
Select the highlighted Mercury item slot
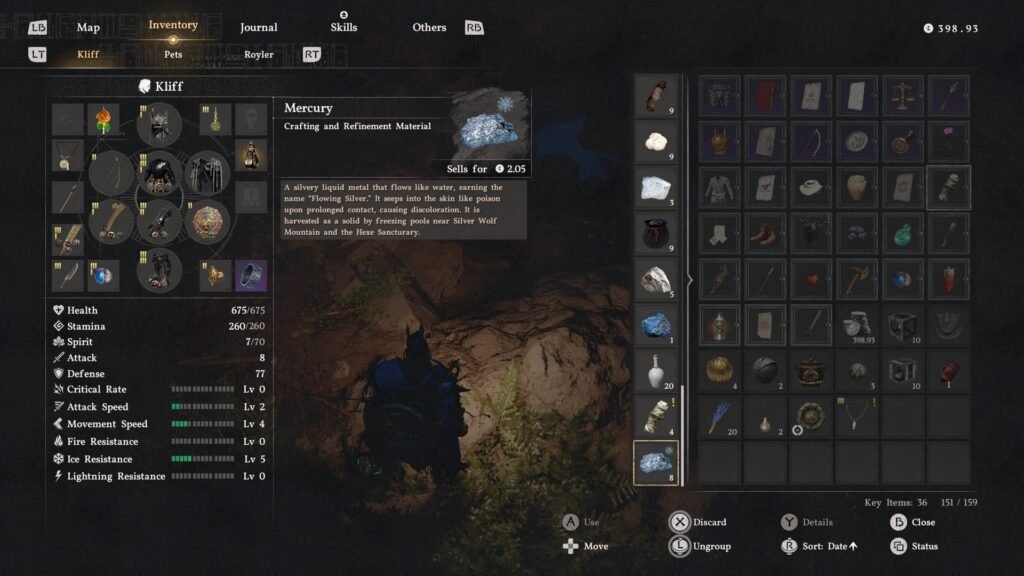pos(657,462)
